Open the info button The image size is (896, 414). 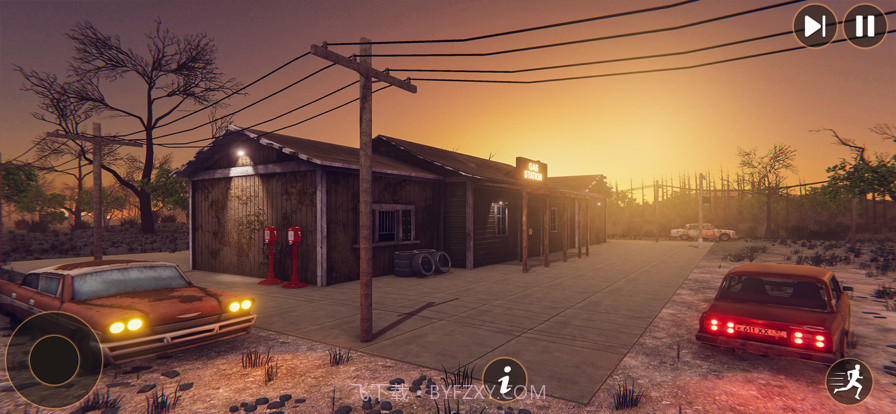(505, 380)
